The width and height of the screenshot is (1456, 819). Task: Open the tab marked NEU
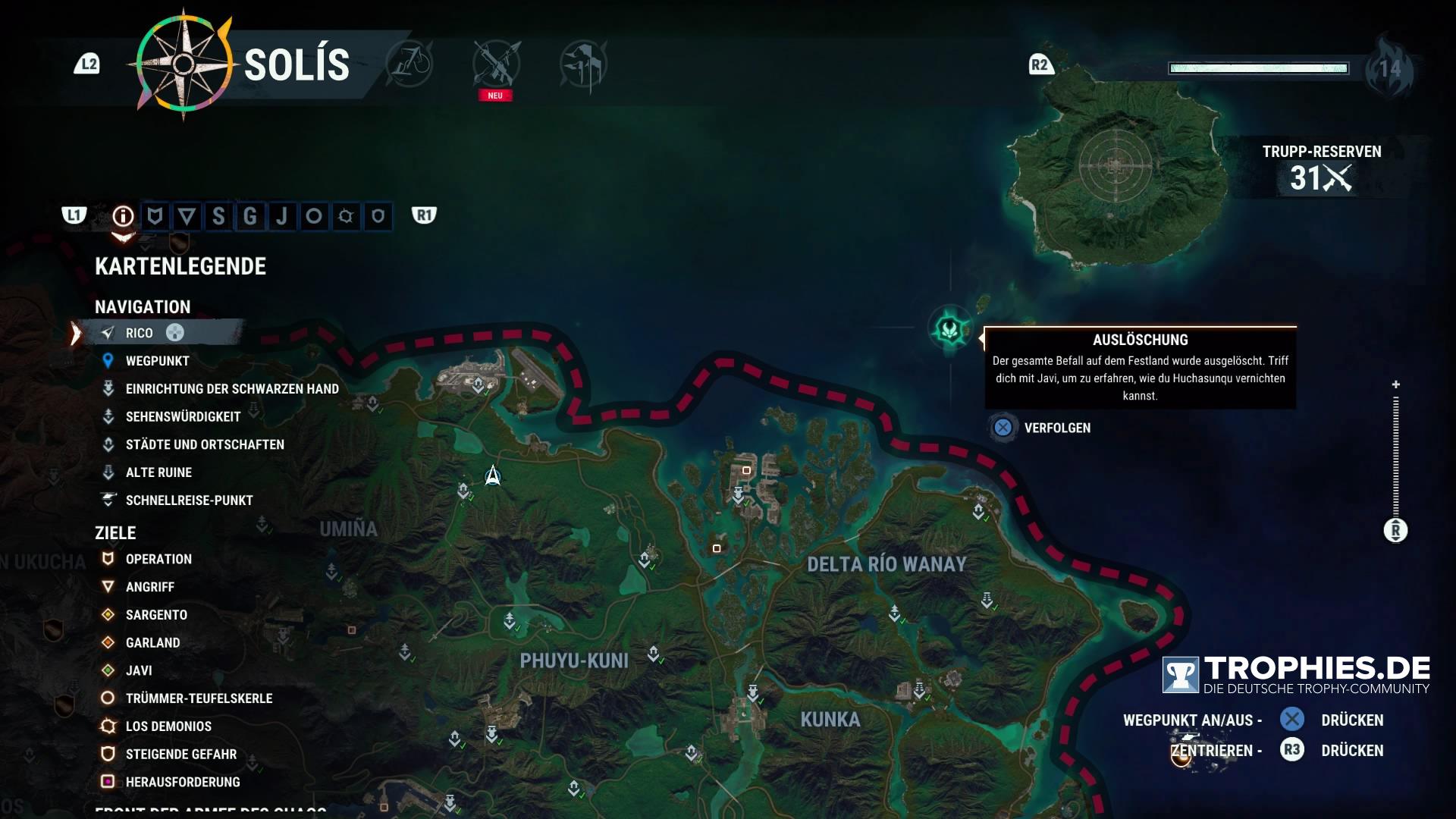(496, 66)
